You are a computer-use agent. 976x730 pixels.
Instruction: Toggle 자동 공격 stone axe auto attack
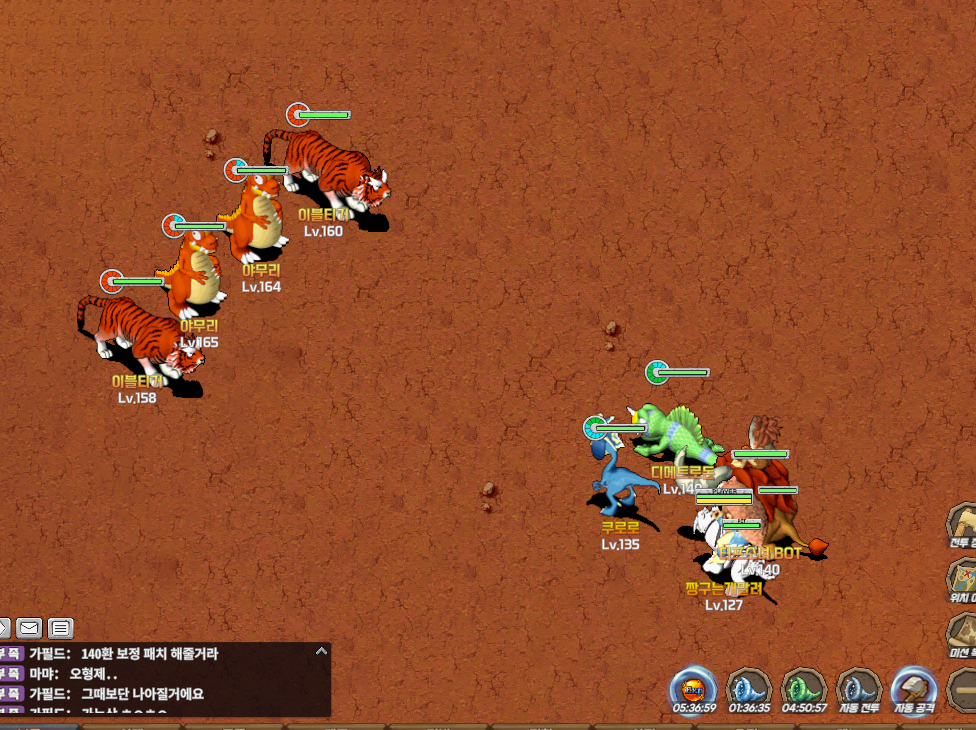tap(914, 688)
